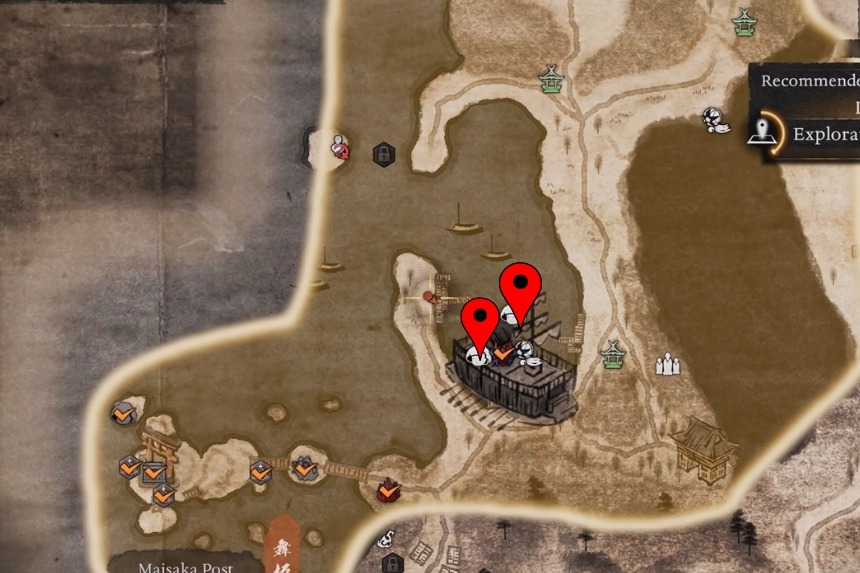Select the red checkmarked marker at the bridge end
Viewport: 860px width, 573px height.
coord(389,490)
